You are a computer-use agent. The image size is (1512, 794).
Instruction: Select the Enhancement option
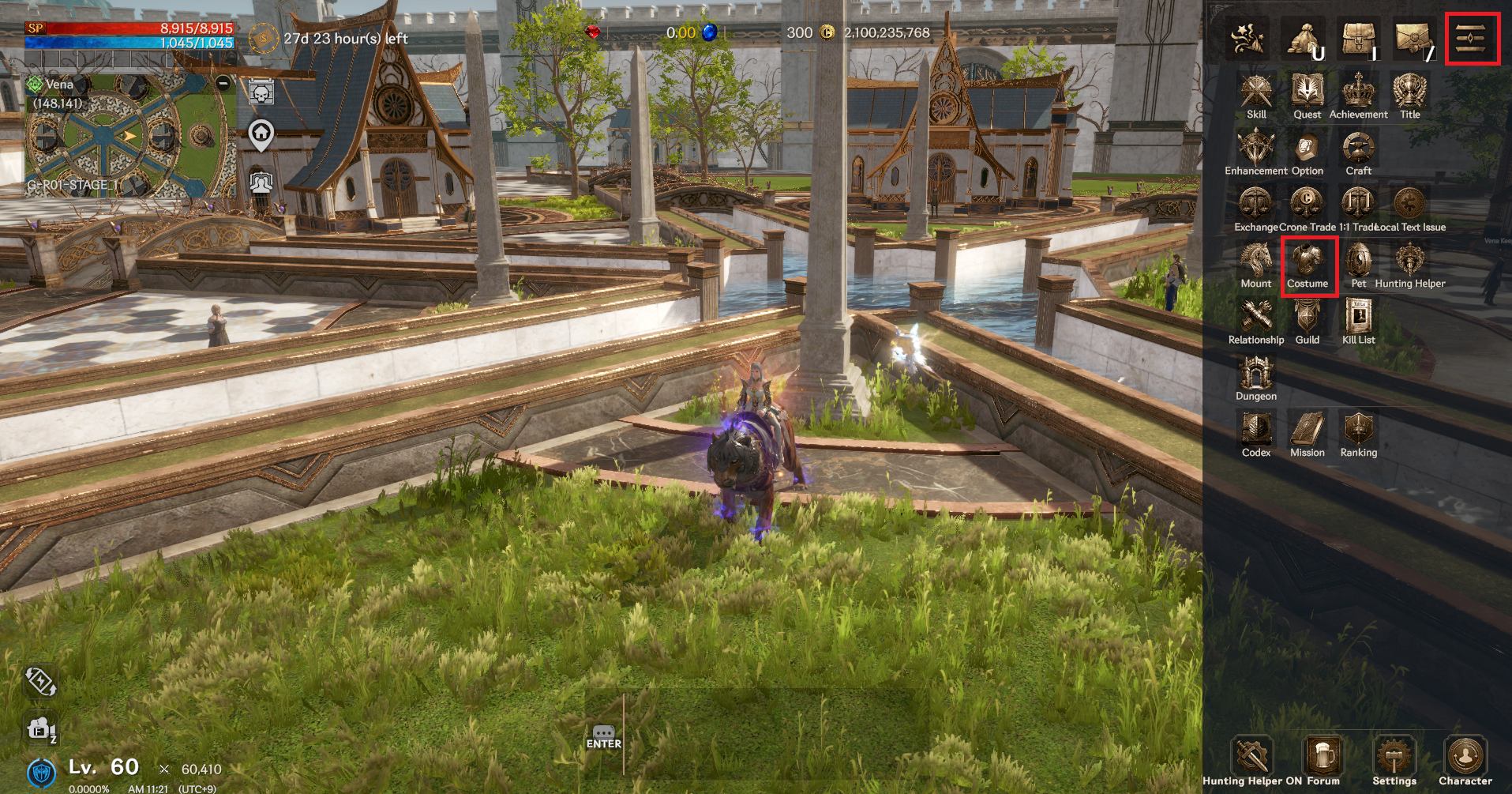[x=1255, y=150]
